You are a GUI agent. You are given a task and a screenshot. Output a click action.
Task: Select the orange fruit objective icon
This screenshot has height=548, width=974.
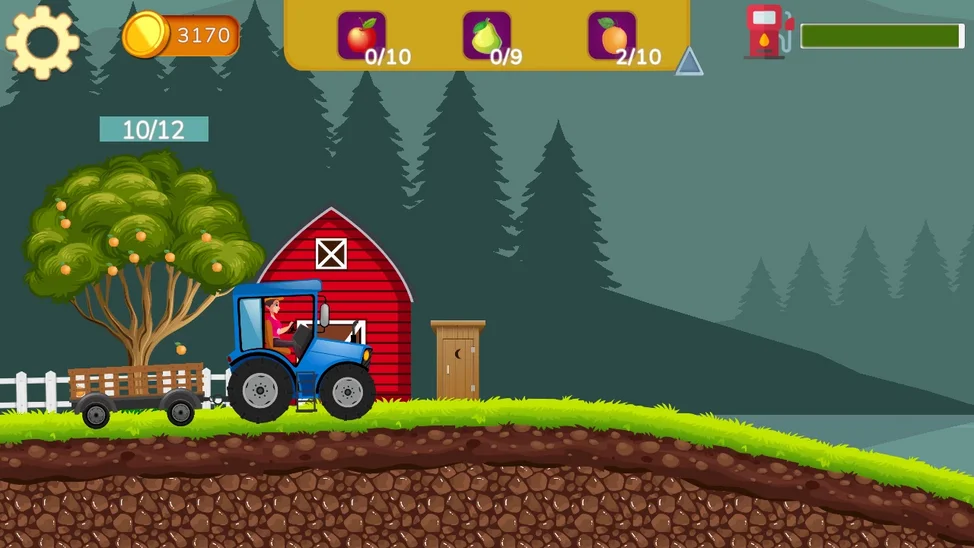coord(612,36)
